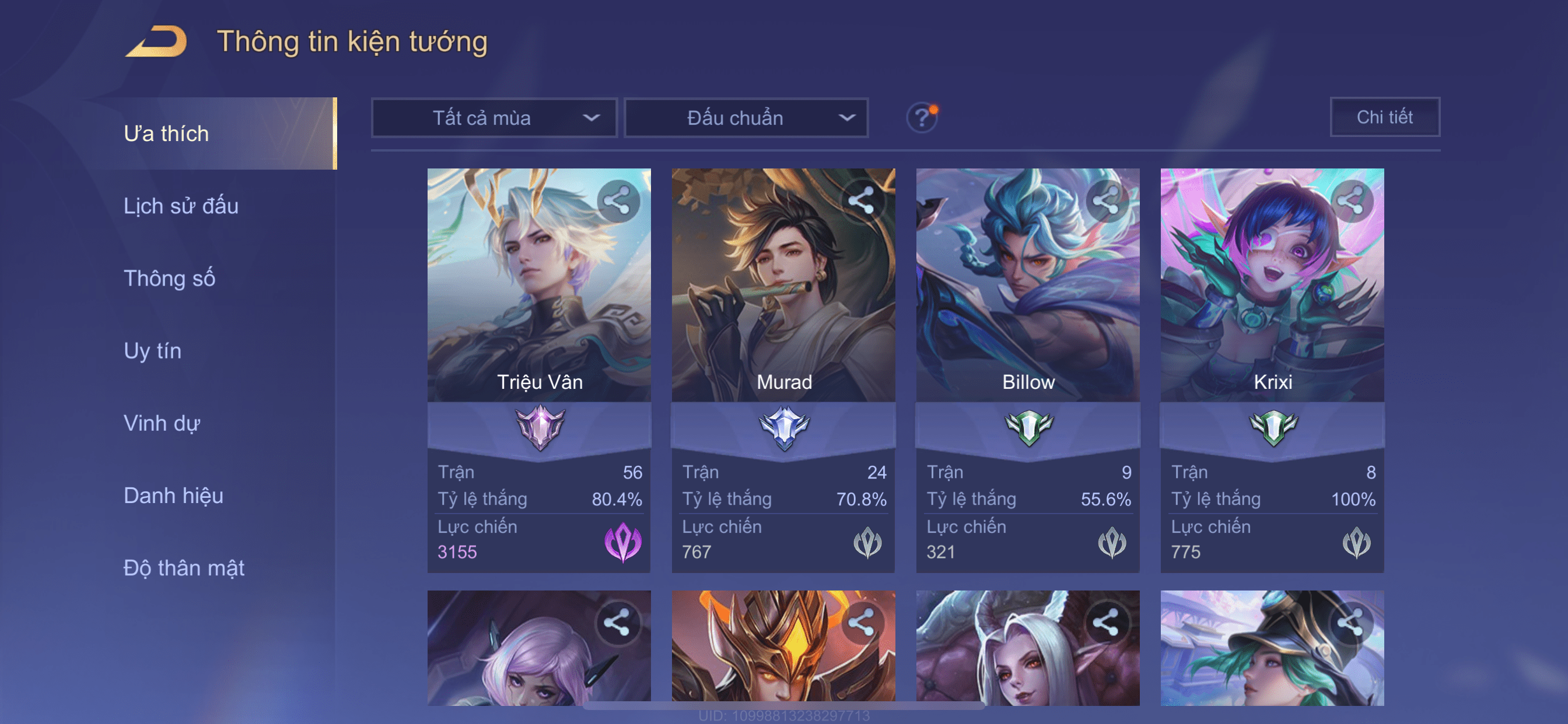Expand the Đấu chuẩn mode dropdown

pos(746,118)
